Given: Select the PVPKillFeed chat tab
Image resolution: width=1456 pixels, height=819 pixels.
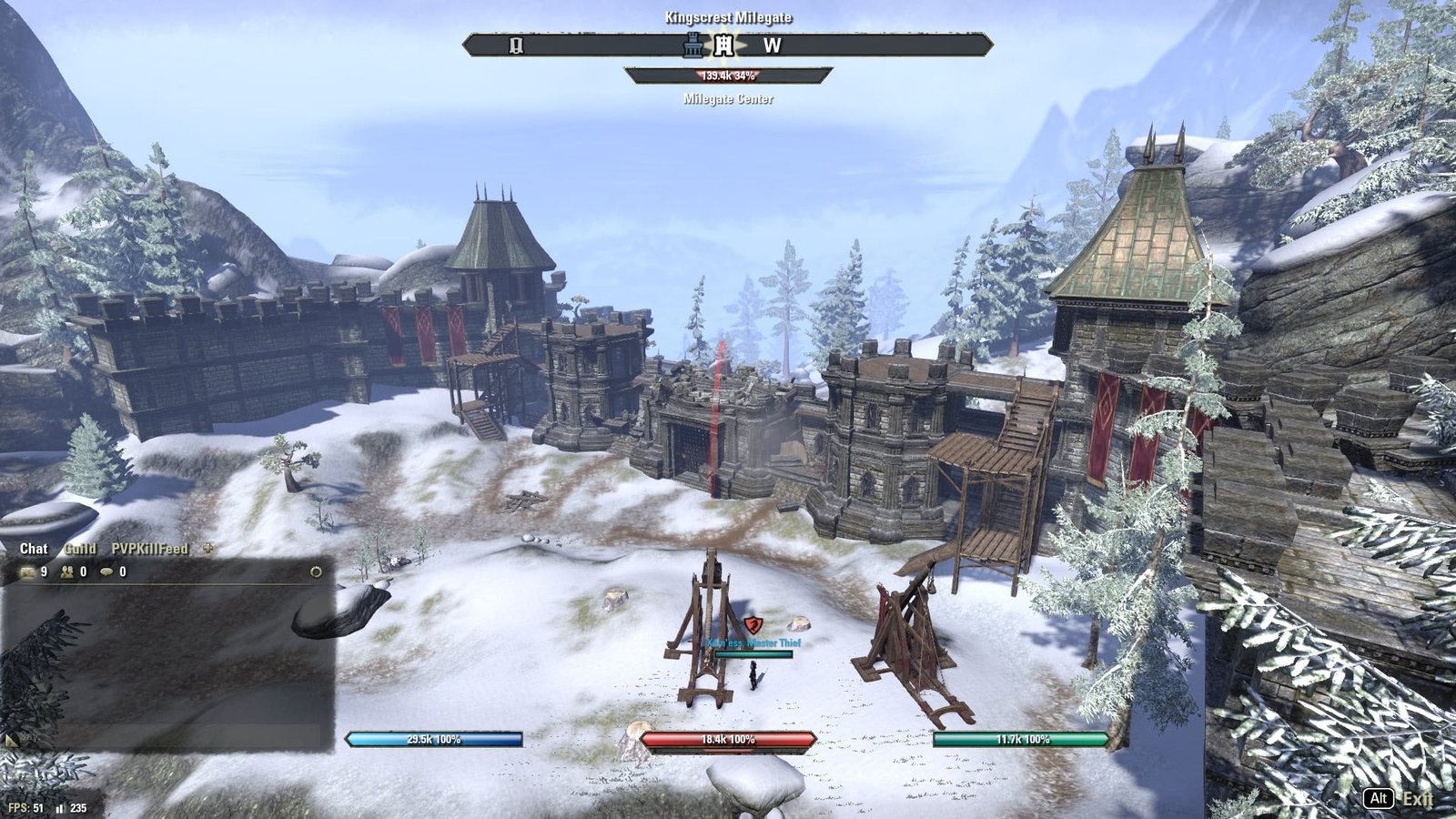Looking at the screenshot, I should (149, 549).
